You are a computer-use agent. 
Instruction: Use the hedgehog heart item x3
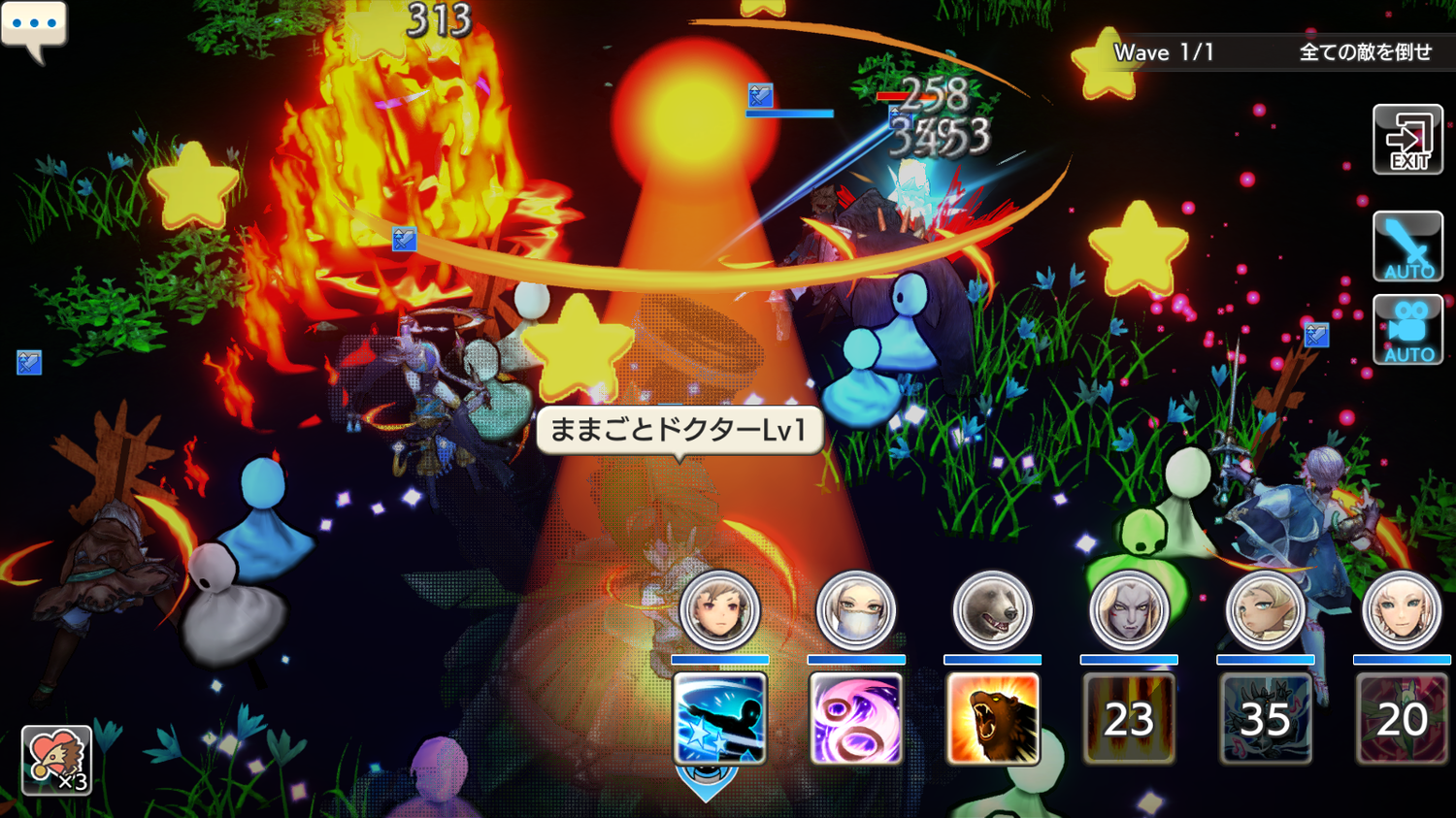tap(56, 760)
